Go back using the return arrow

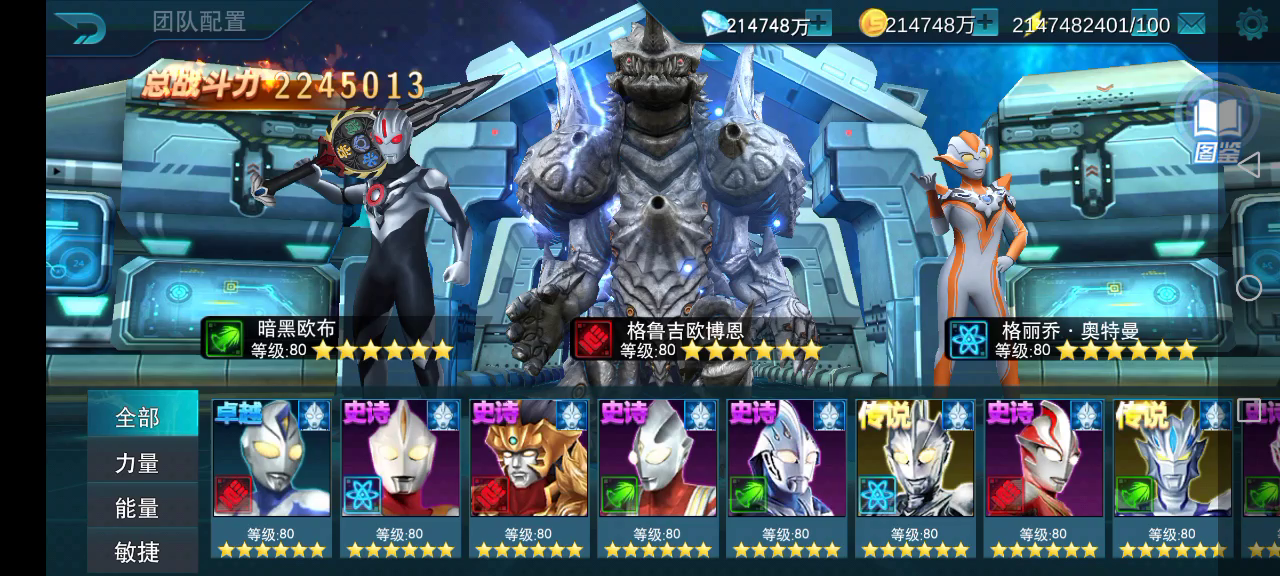(81, 27)
